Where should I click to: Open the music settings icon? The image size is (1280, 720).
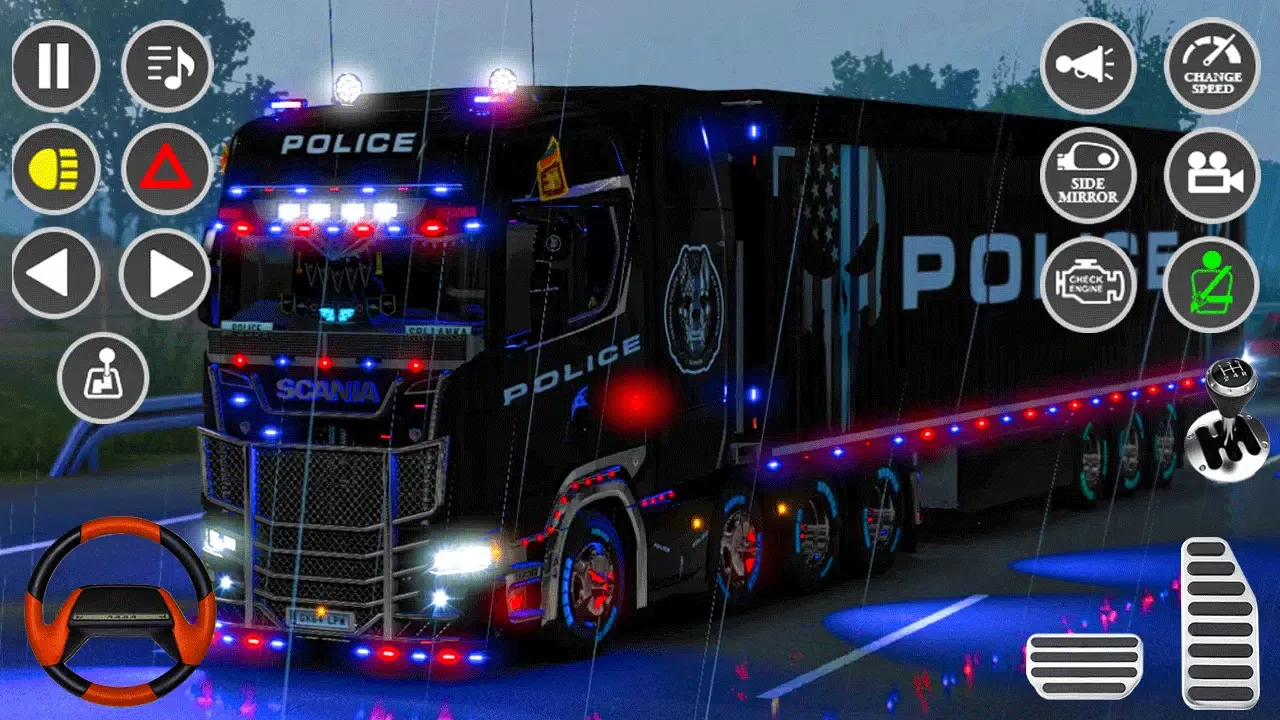click(168, 66)
